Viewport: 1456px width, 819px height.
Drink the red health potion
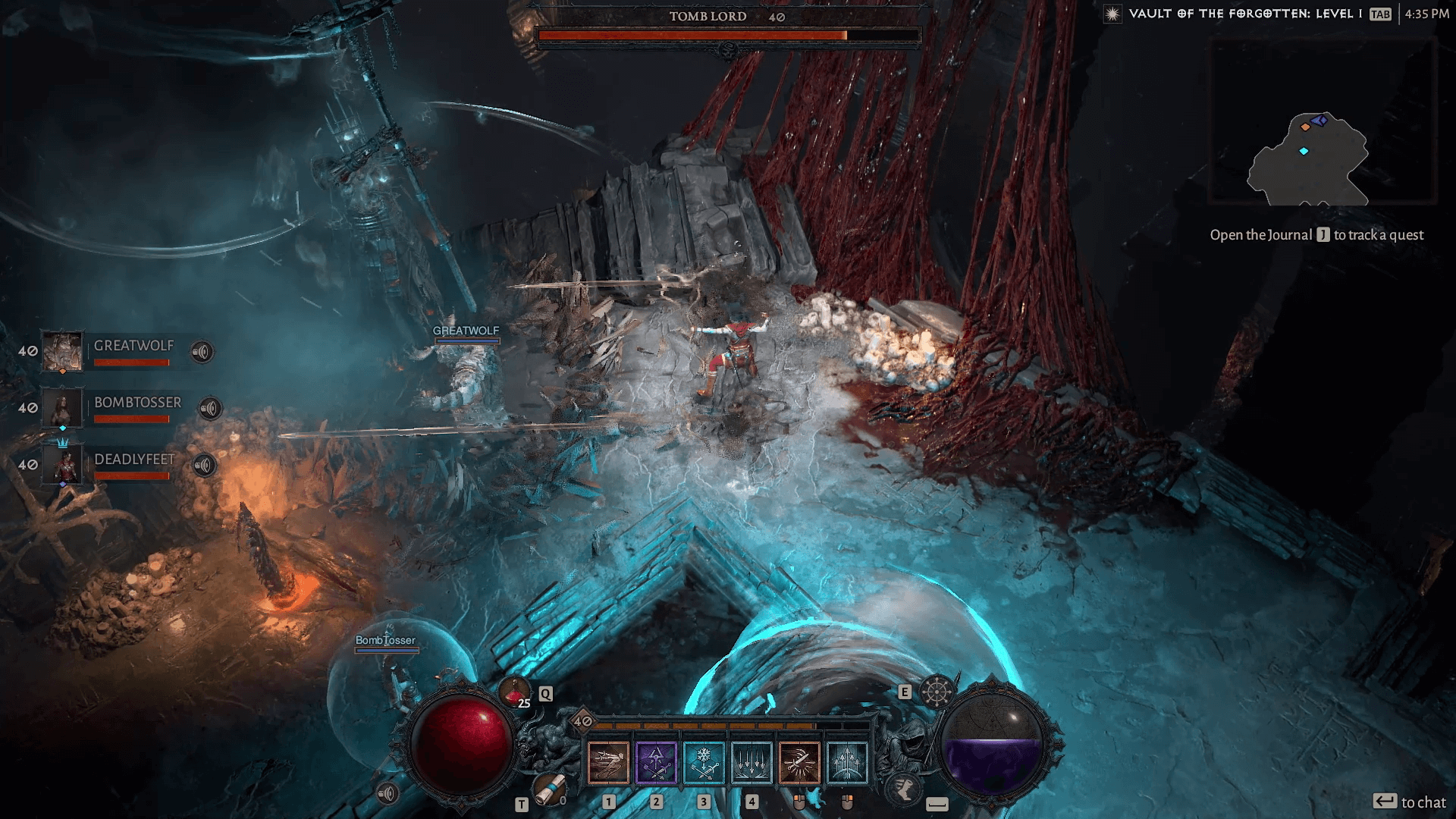point(514,692)
